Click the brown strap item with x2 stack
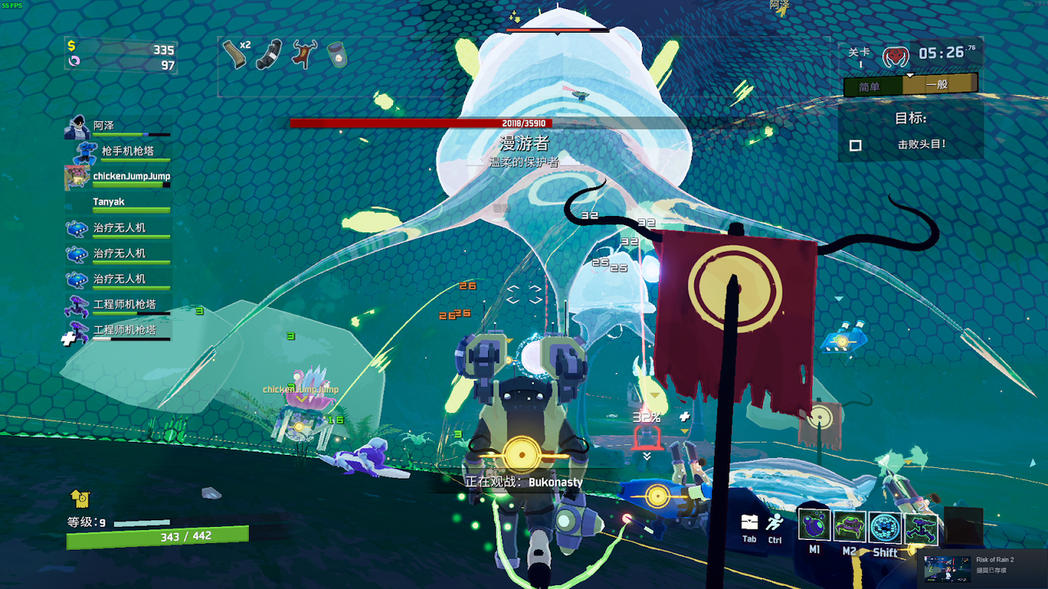 237,53
